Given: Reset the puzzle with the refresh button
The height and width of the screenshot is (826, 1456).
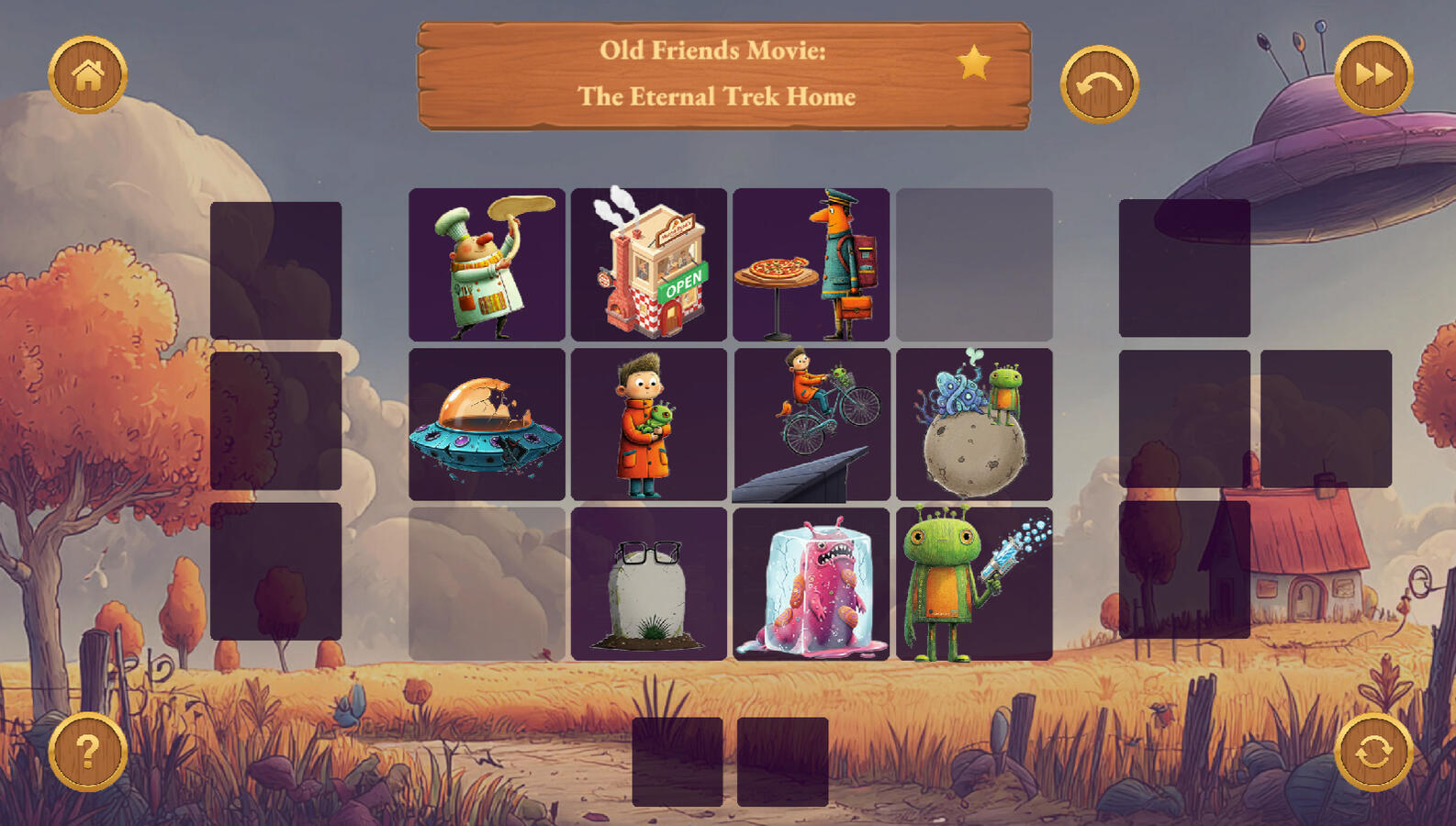Looking at the screenshot, I should [1373, 752].
